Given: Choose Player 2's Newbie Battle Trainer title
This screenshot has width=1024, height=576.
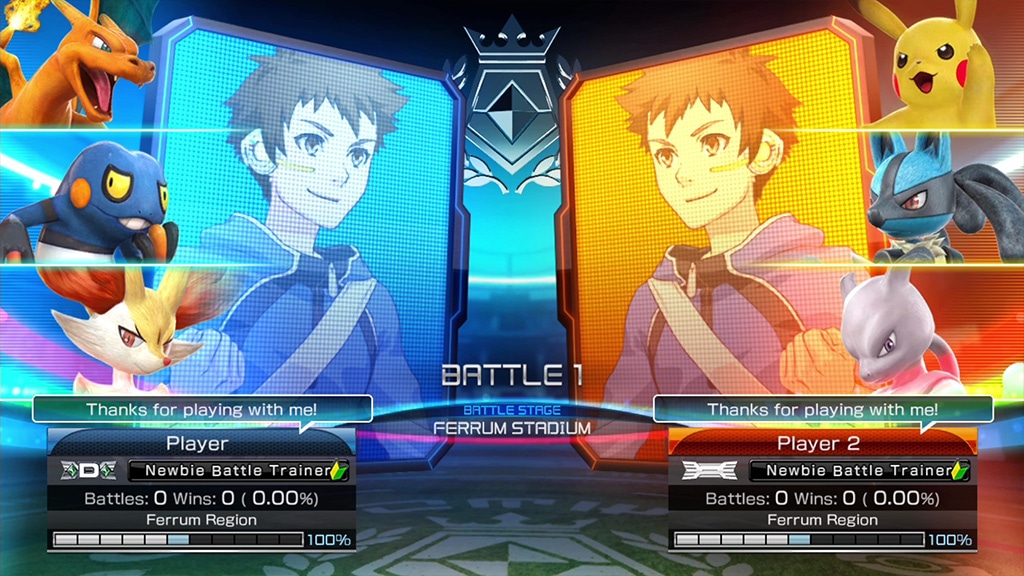Looking at the screenshot, I should (x=859, y=470).
